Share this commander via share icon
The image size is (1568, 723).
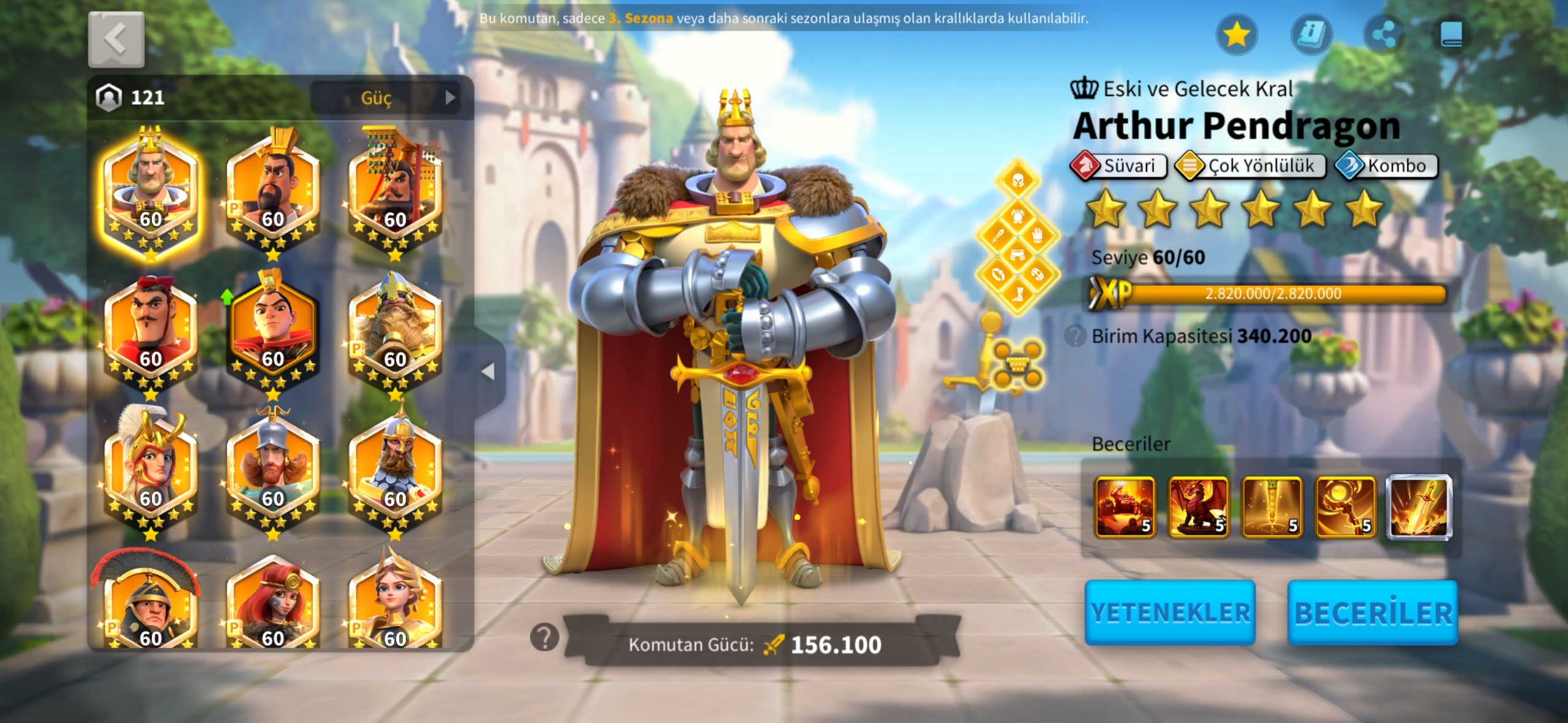coord(1383,34)
